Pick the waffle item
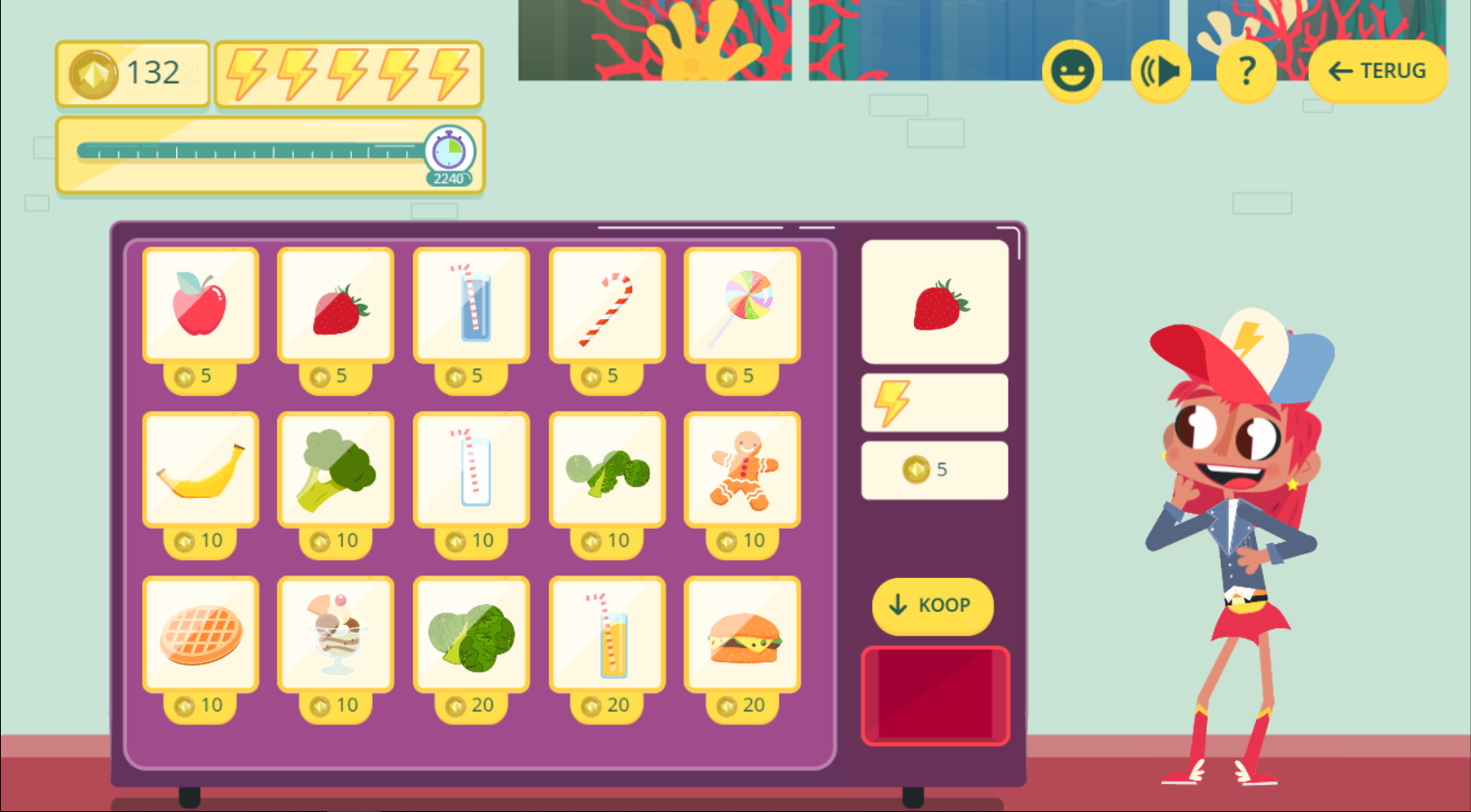This screenshot has height=812, width=1471. (x=201, y=633)
